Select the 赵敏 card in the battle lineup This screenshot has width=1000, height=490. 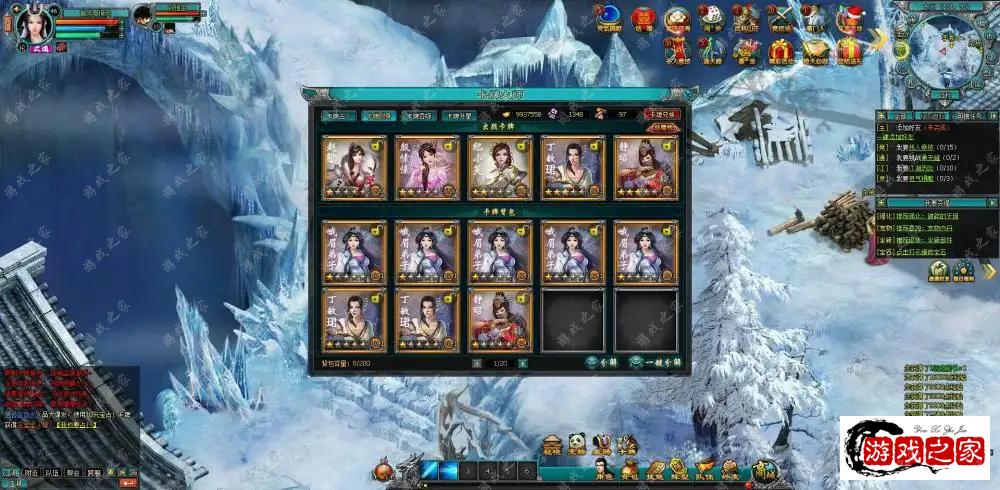(353, 167)
